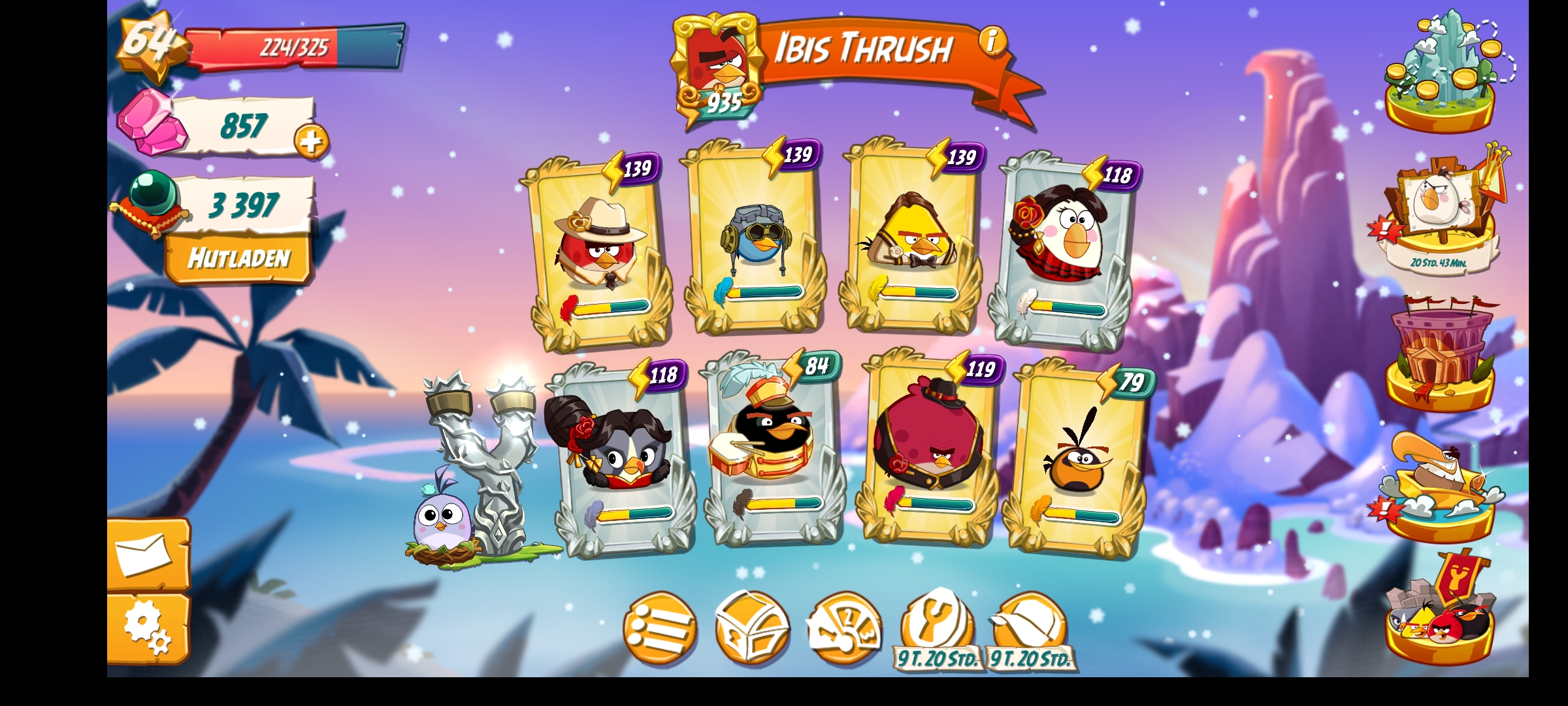This screenshot has height=706, width=1568.
Task: Open the Hutladen hat shop
Action: [238, 258]
